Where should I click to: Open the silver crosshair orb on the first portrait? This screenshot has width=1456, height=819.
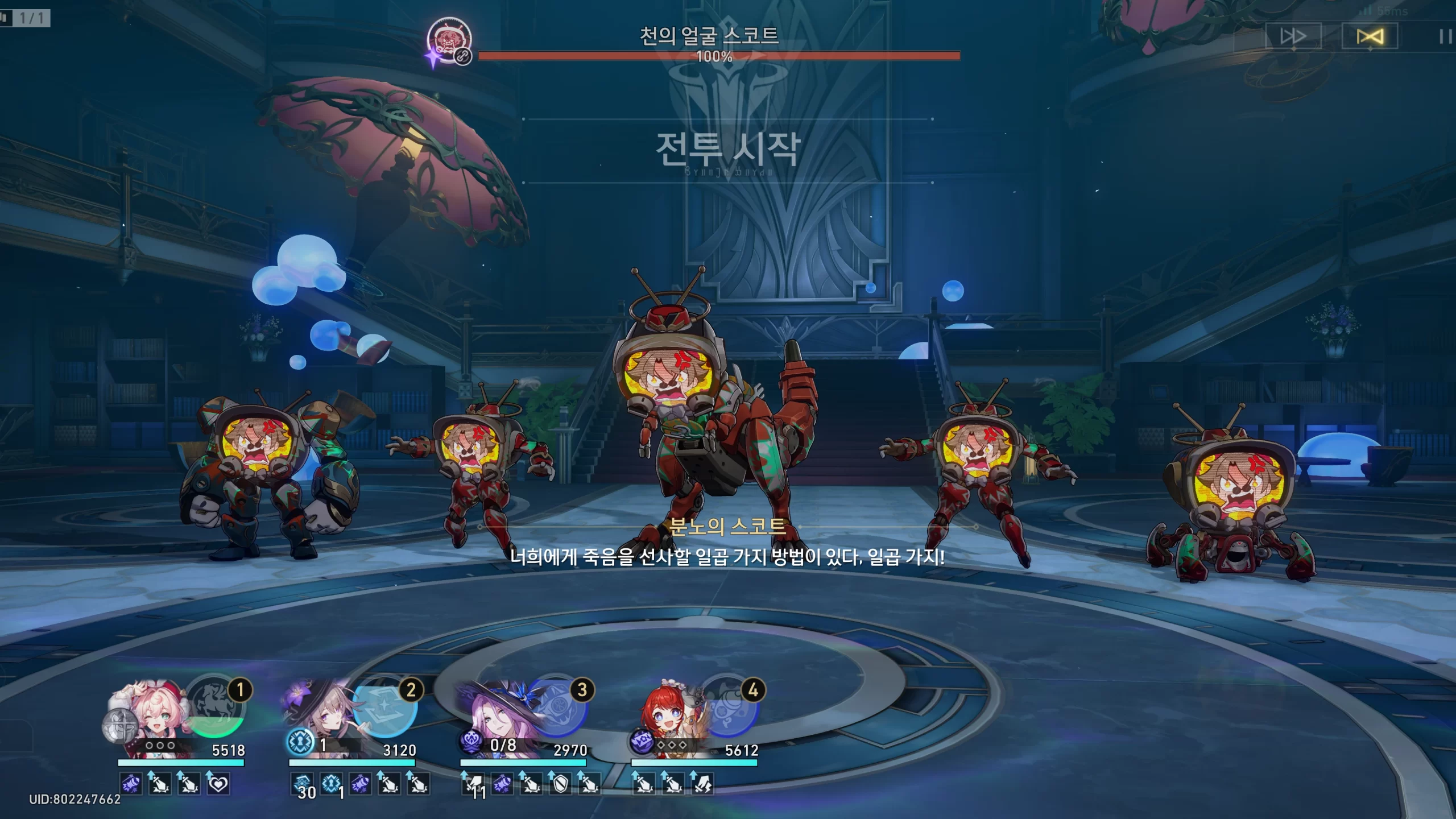[119, 728]
